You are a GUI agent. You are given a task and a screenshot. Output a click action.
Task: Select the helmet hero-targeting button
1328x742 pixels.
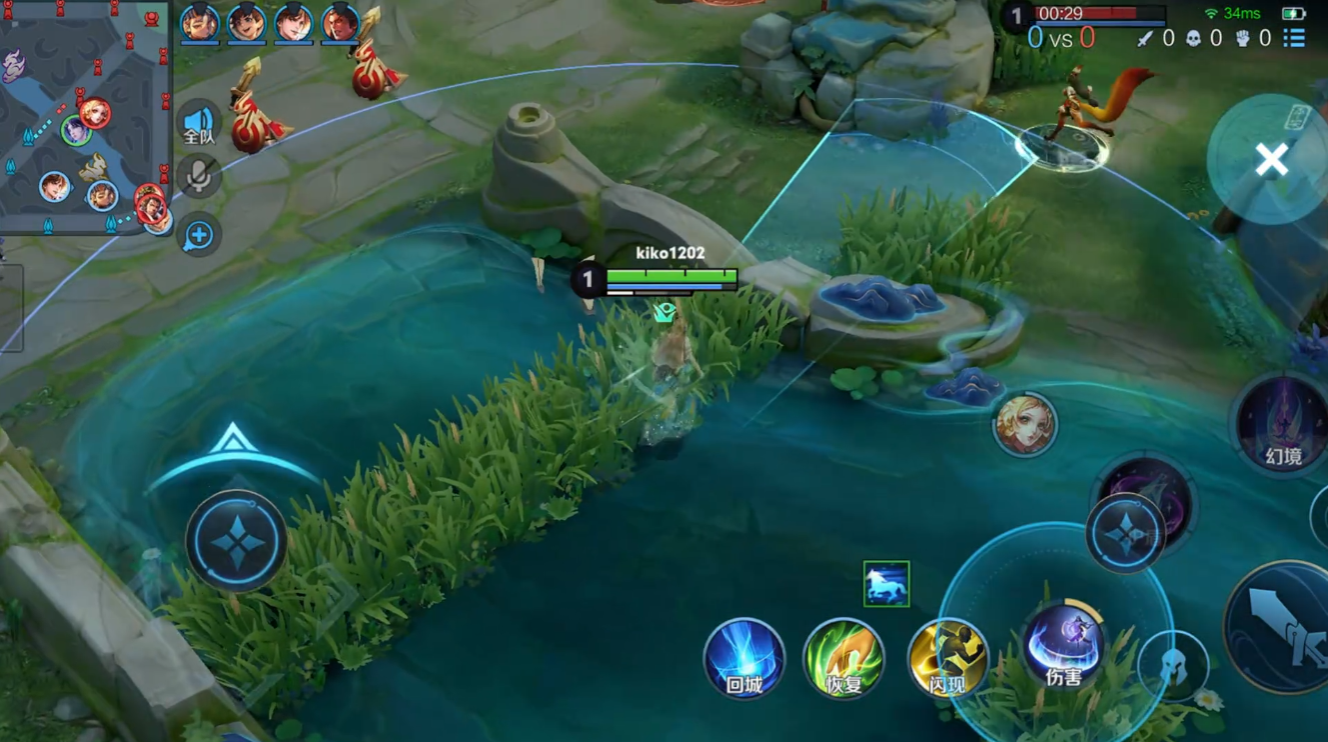point(1173,665)
